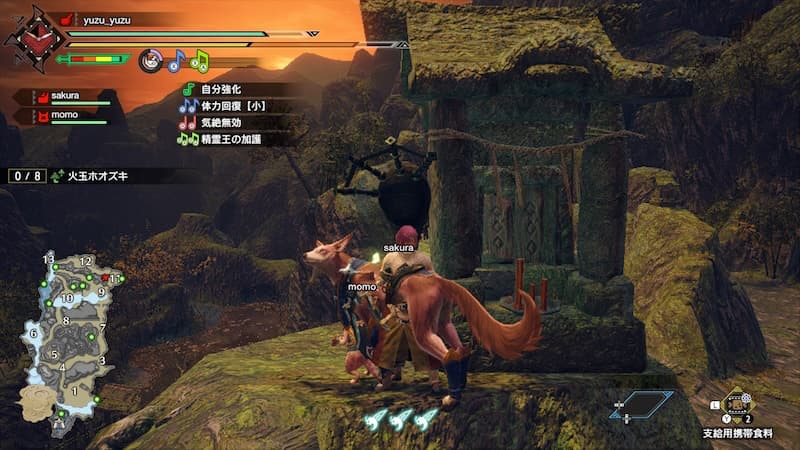Image resolution: width=800 pixels, height=450 pixels.
Task: Click the green music note melody icon
Action: tap(199, 60)
